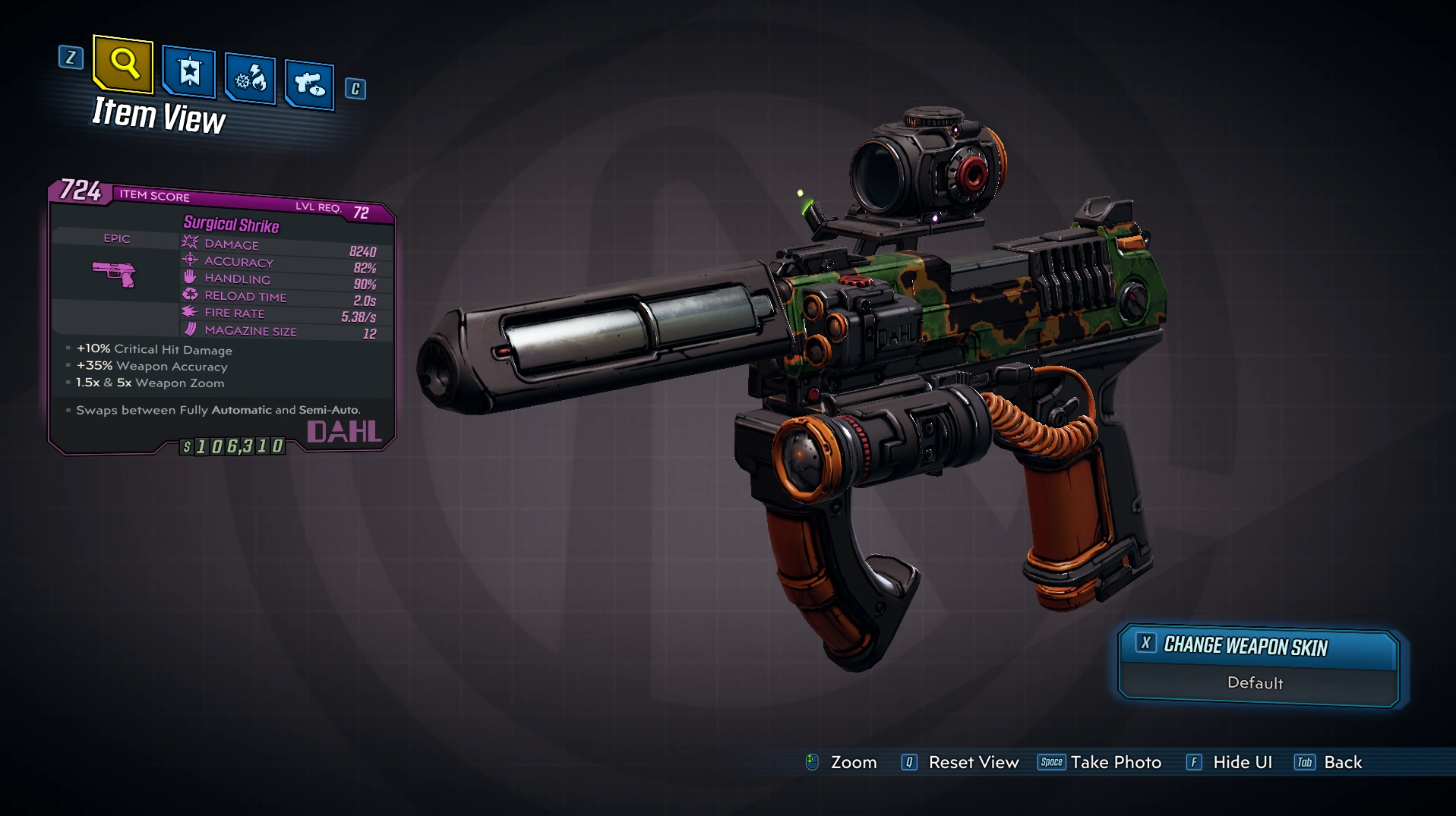This screenshot has width=1456, height=816.
Task: Hide the UI overlay
Action: pyautogui.click(x=1230, y=762)
